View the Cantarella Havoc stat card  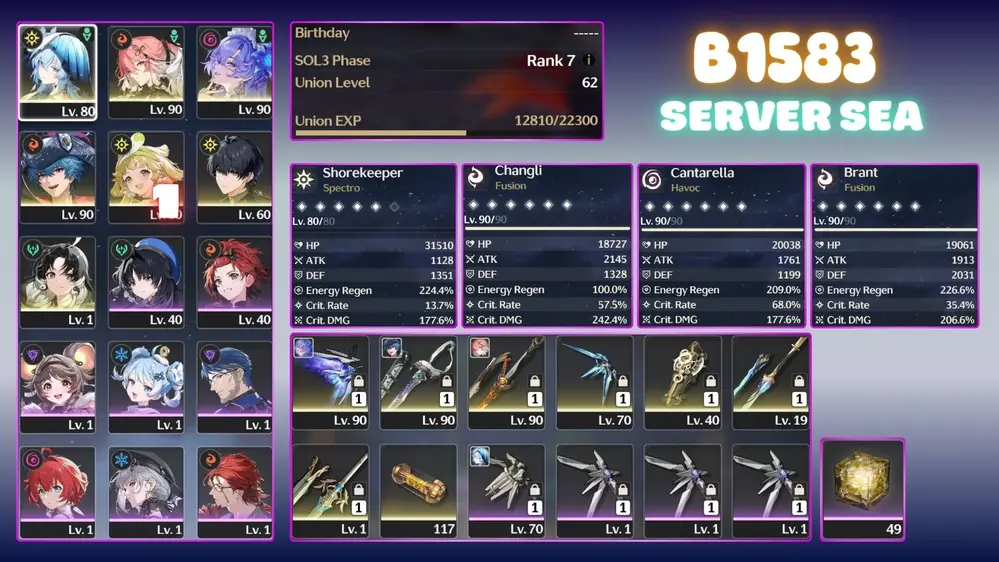coord(721,246)
